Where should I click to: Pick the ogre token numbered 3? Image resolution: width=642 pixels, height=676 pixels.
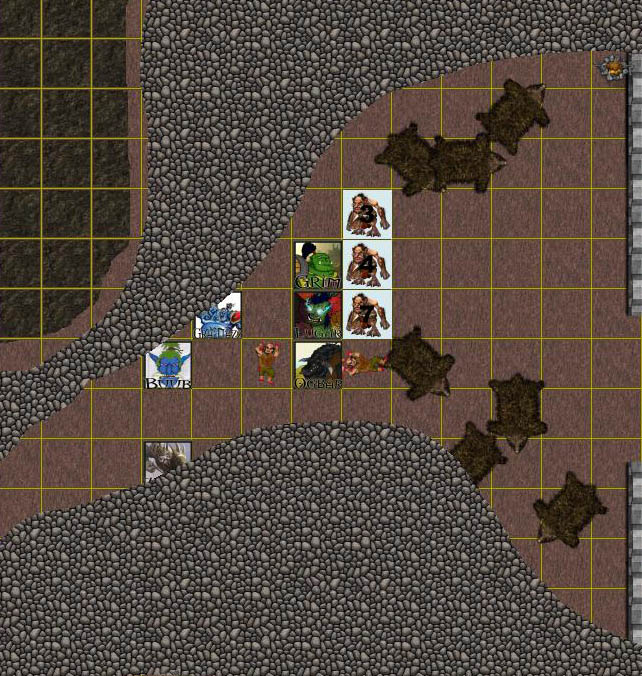point(367,214)
